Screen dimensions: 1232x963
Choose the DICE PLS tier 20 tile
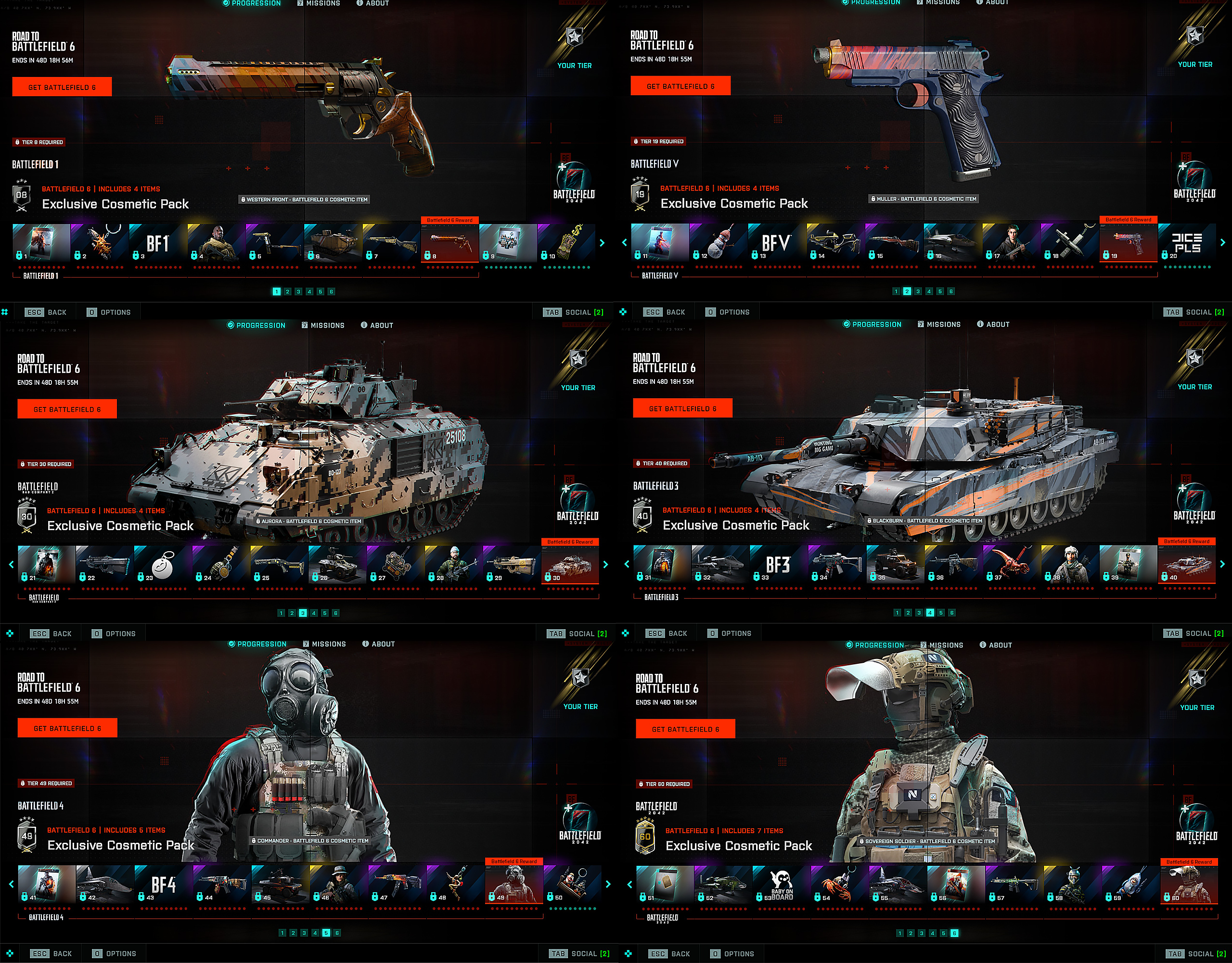click(1187, 242)
